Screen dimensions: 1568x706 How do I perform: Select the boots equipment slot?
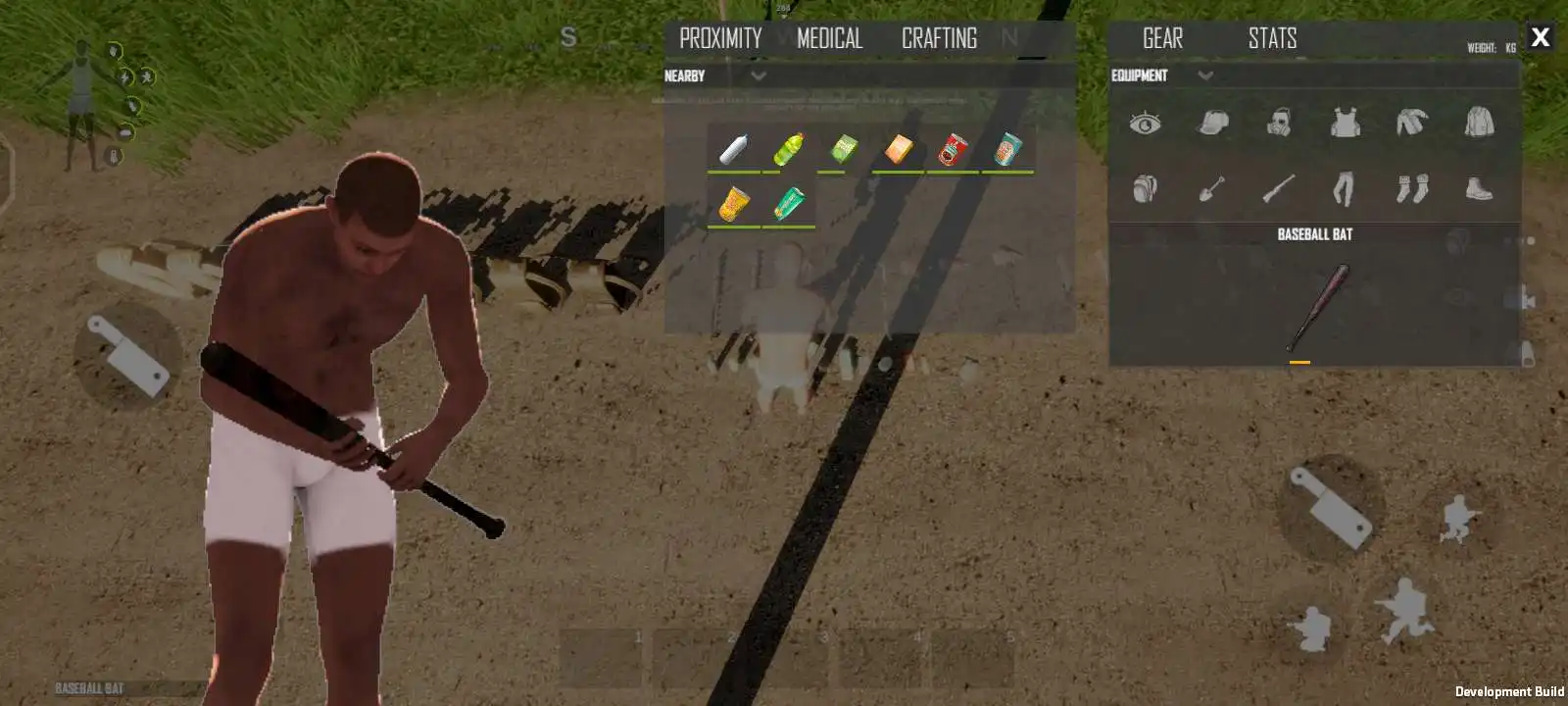click(1479, 188)
